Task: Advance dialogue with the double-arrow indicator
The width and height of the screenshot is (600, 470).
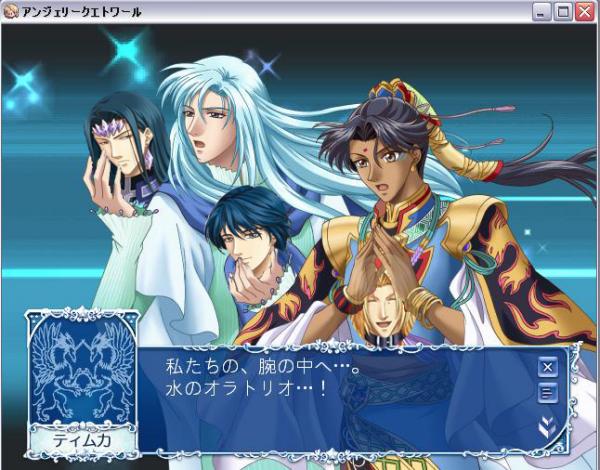Action: (x=547, y=426)
